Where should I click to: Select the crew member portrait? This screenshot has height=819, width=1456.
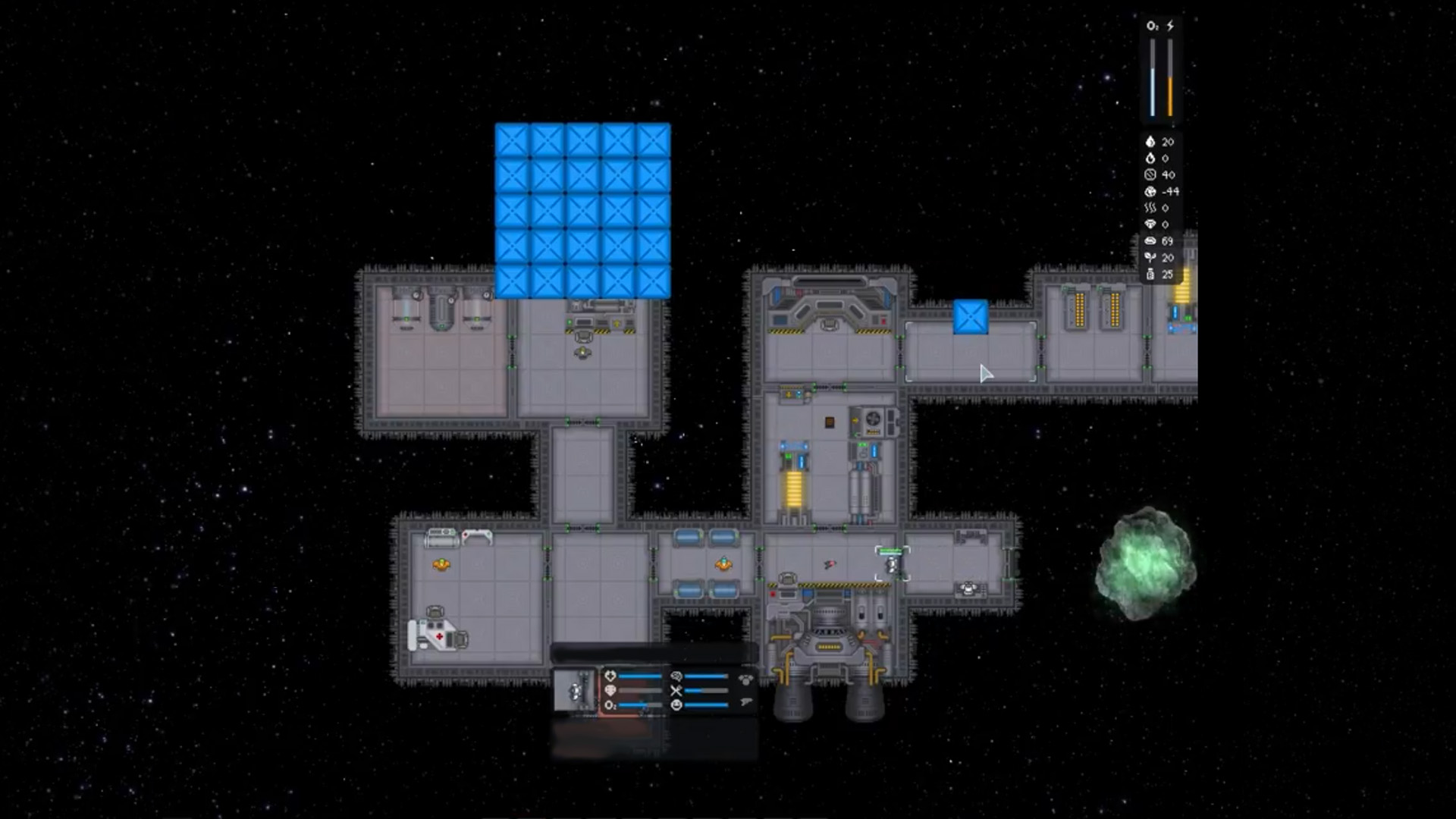[x=575, y=691]
